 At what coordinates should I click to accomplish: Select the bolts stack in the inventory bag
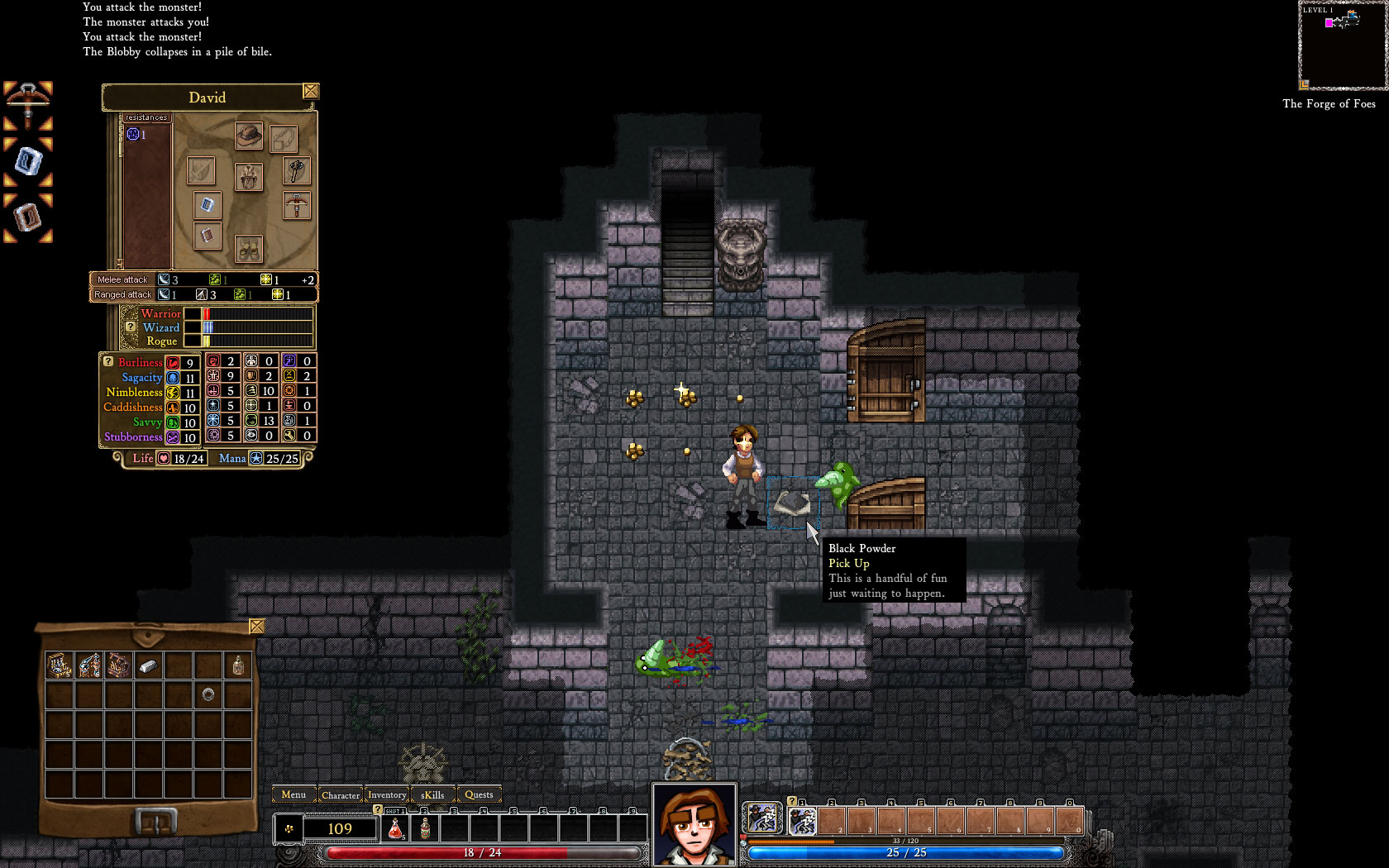point(59,665)
